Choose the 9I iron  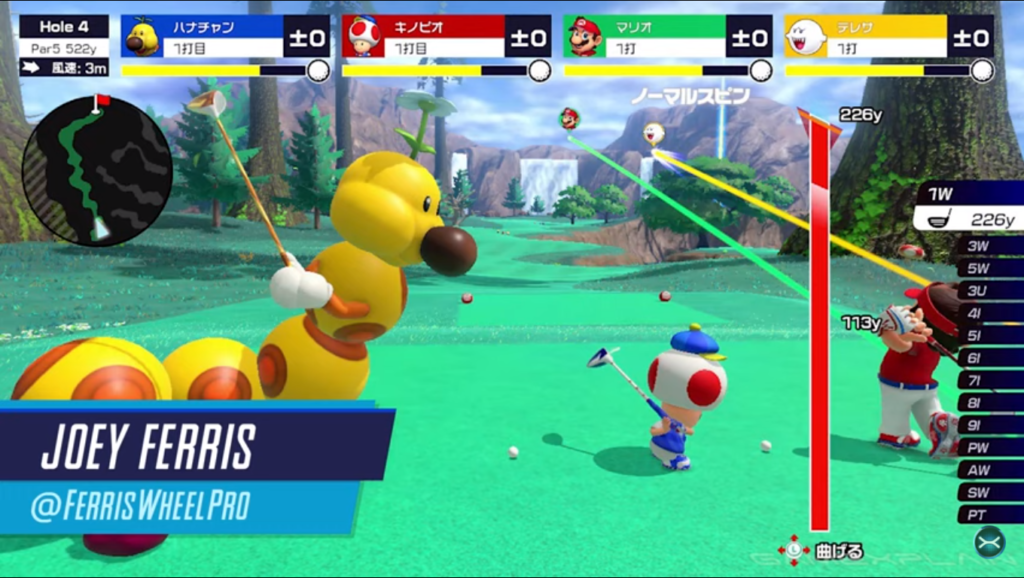coord(987,425)
